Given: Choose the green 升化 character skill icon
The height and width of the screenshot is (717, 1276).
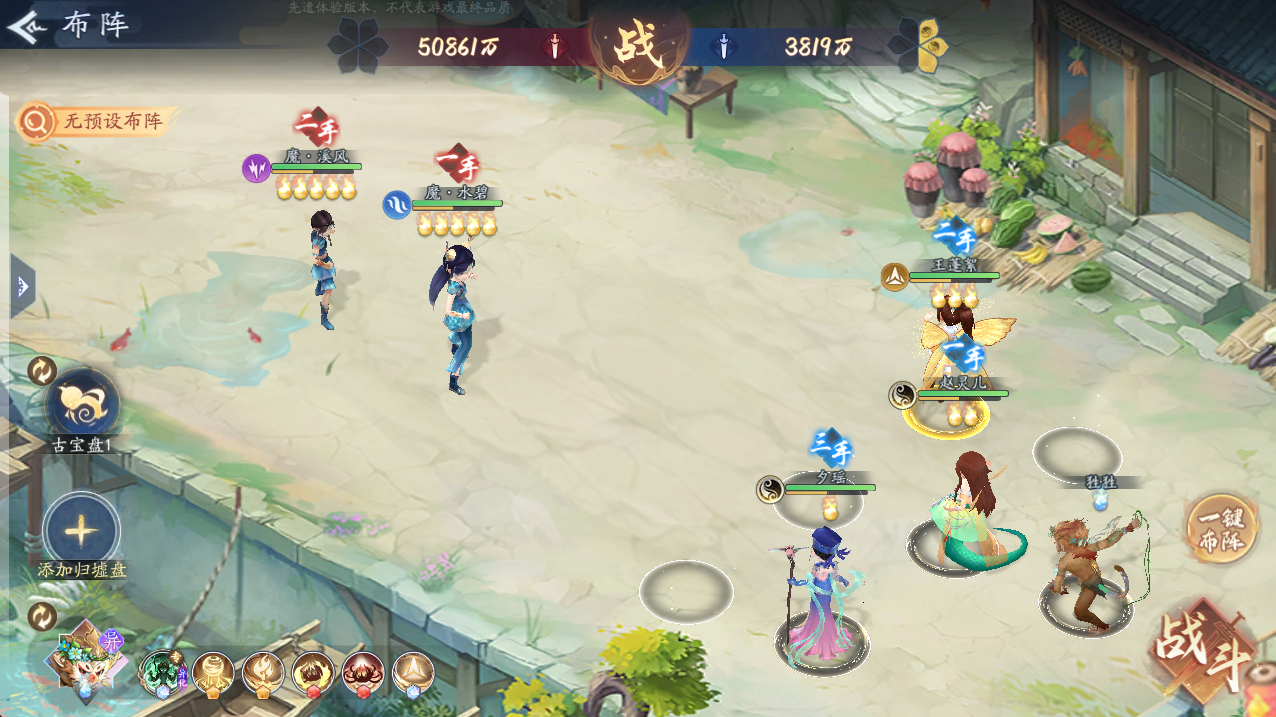Looking at the screenshot, I should [x=161, y=674].
